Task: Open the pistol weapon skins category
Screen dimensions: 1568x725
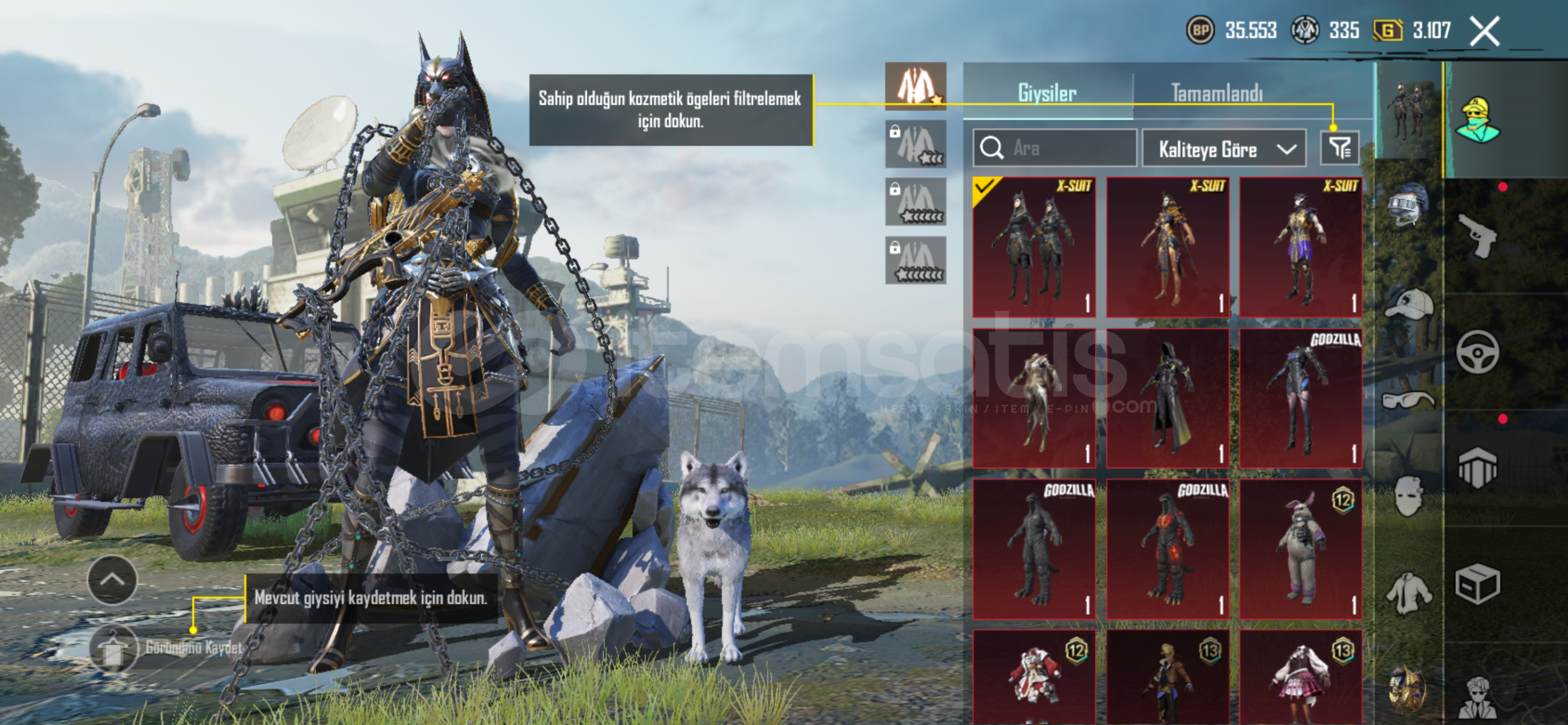Action: pos(1478,236)
